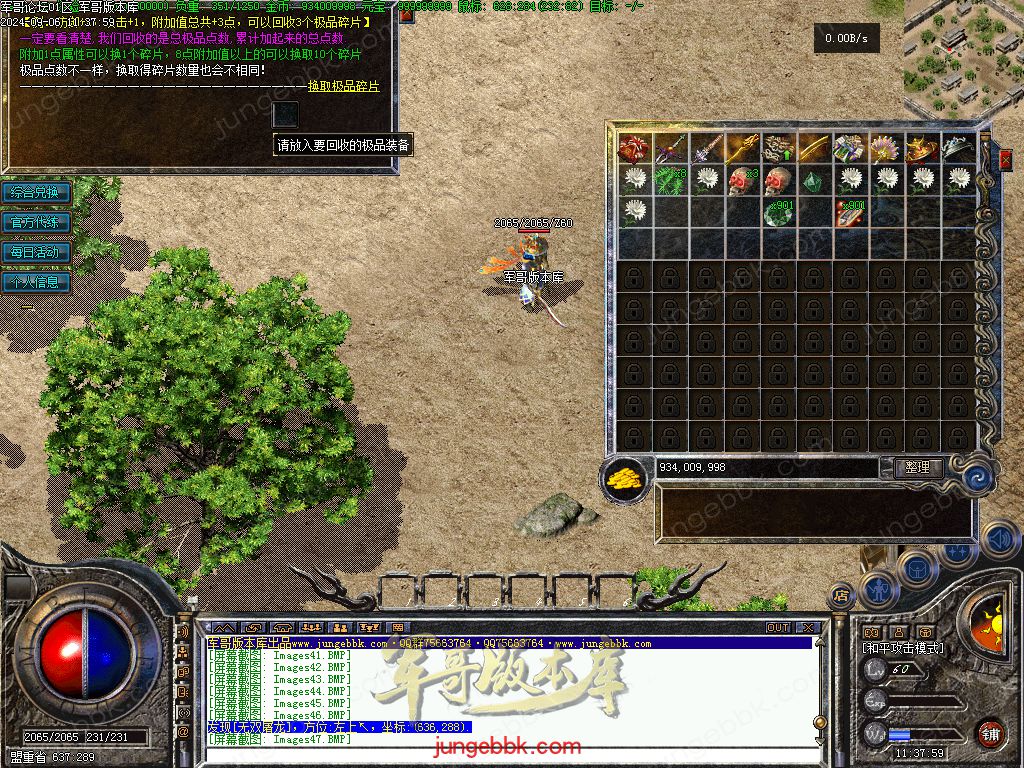Sort the bag with 整理 button
Viewport: 1024px width, 768px height.
click(x=916, y=467)
